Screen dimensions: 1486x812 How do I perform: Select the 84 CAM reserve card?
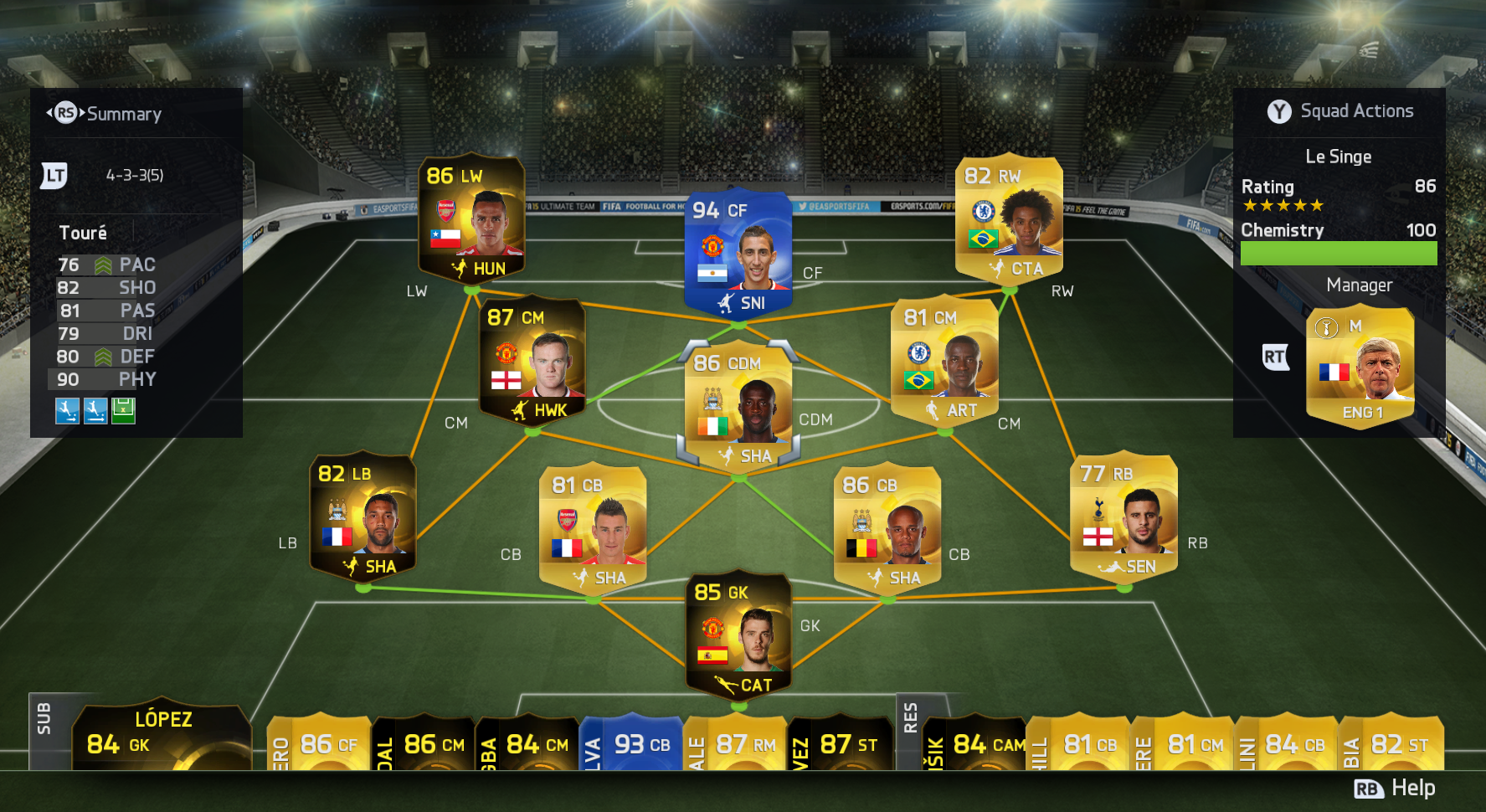point(975,743)
